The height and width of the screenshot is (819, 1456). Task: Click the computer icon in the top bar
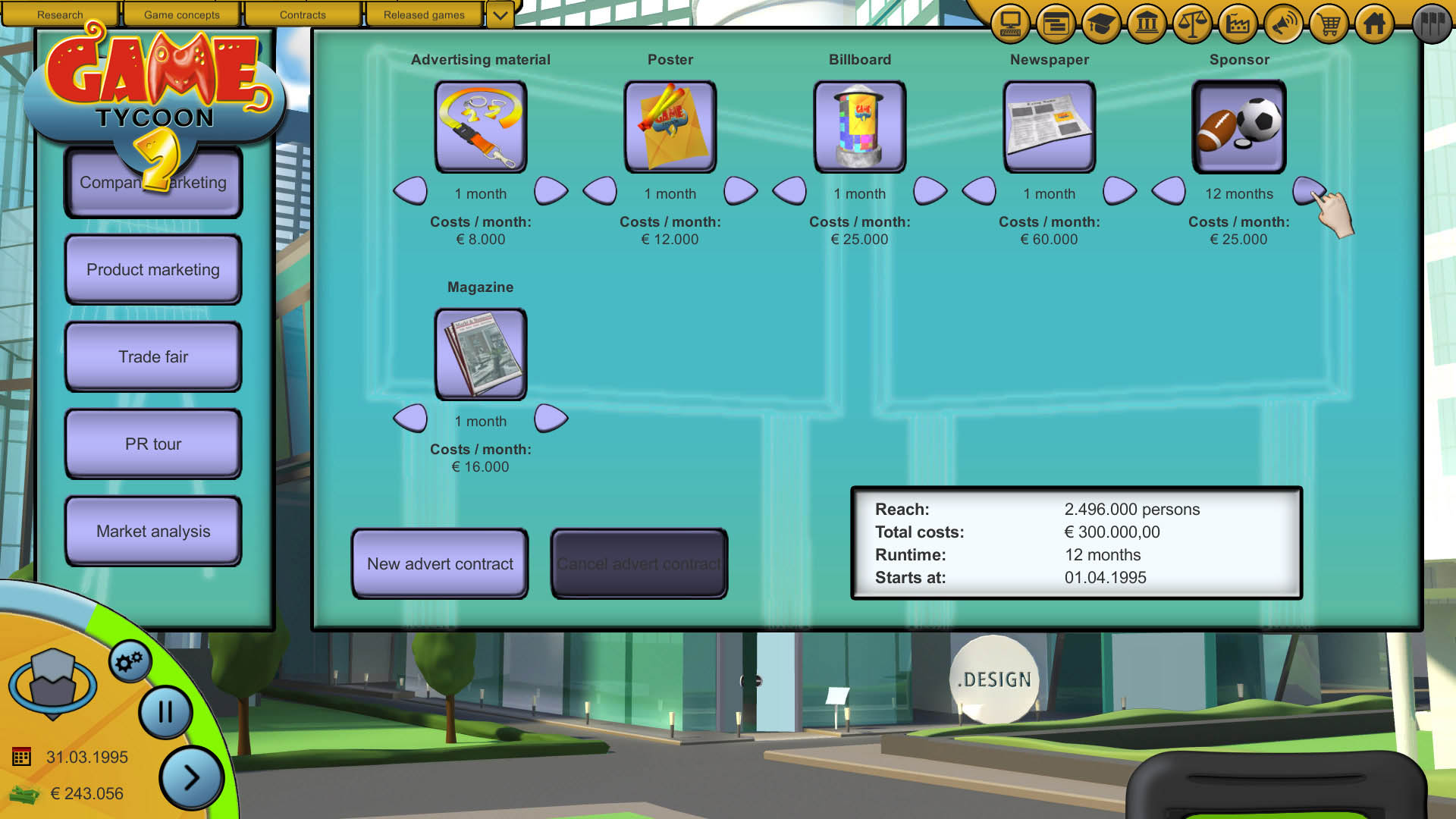[x=1009, y=24]
